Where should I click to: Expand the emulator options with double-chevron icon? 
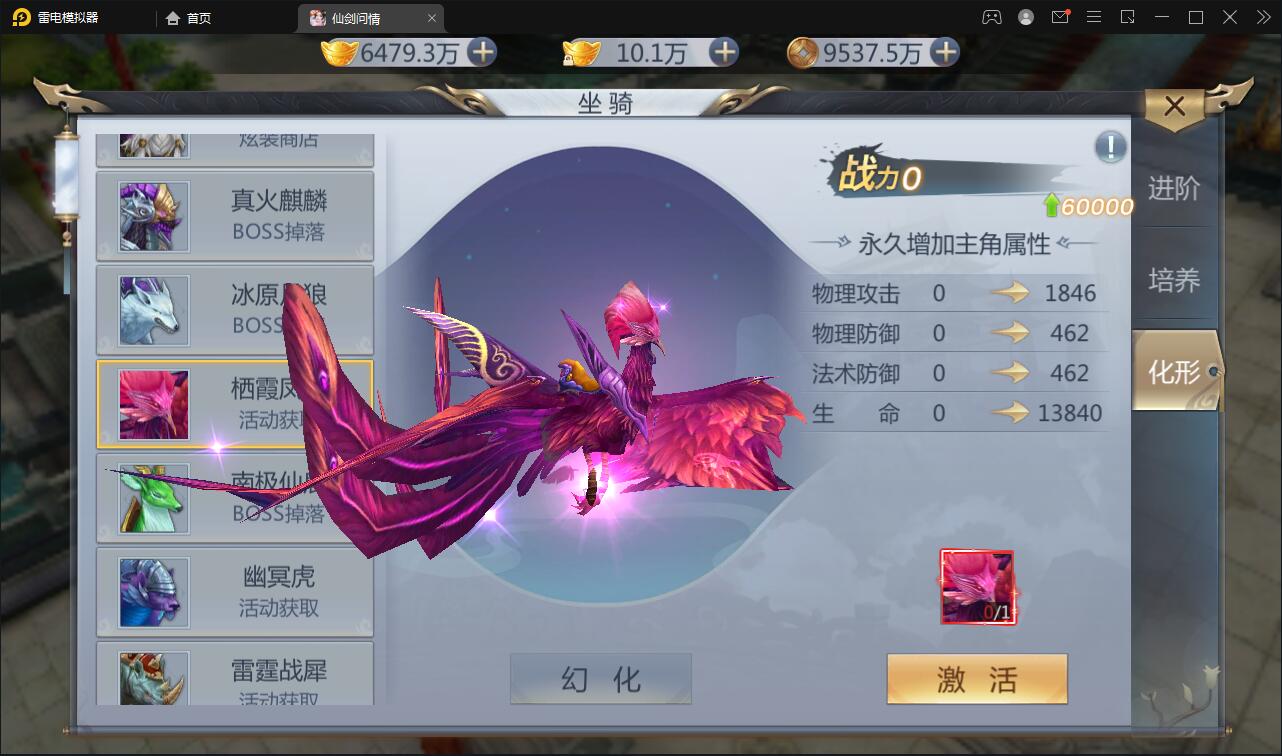[1262, 17]
